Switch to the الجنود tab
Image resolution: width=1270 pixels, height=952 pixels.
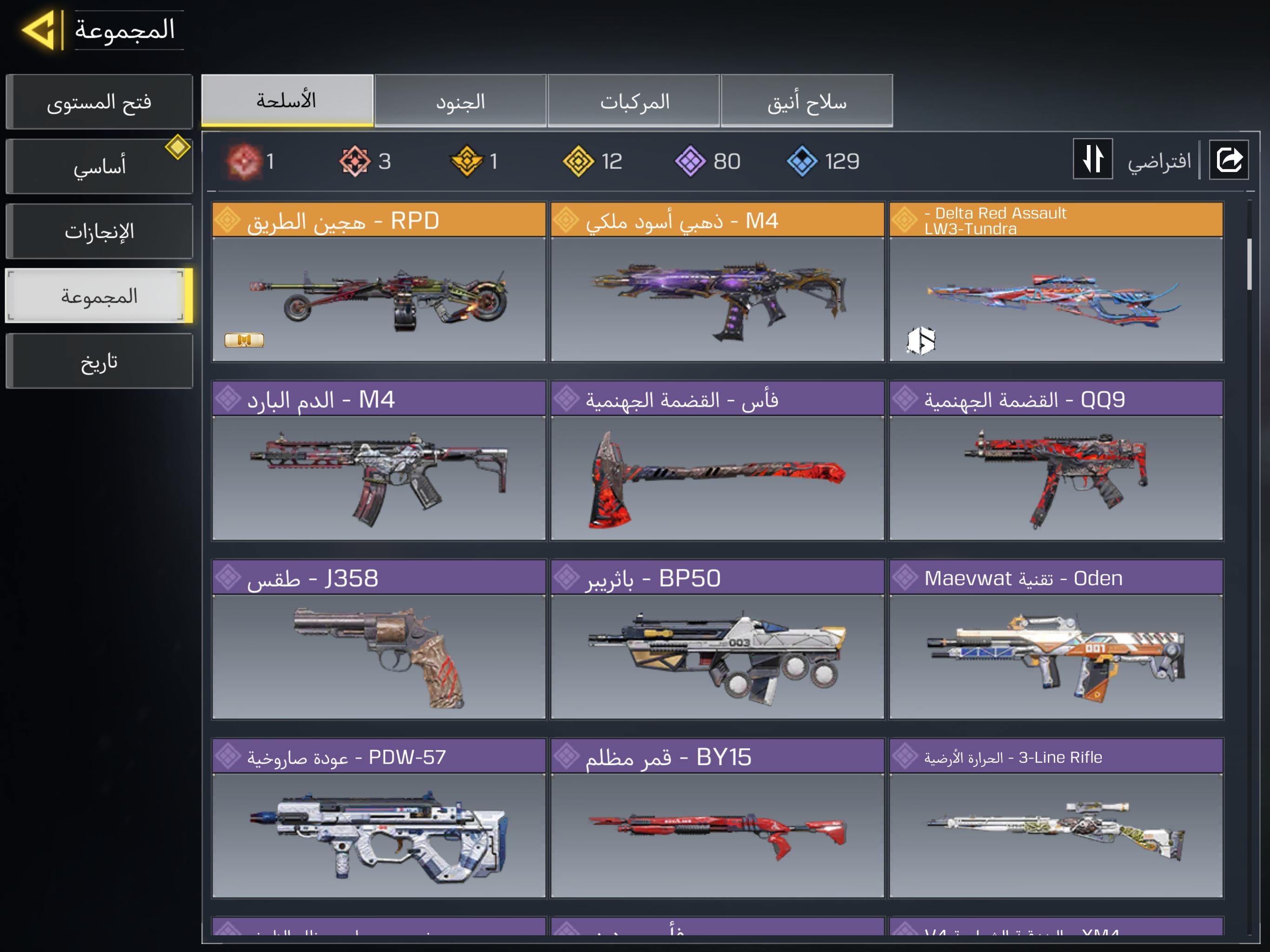tap(460, 102)
